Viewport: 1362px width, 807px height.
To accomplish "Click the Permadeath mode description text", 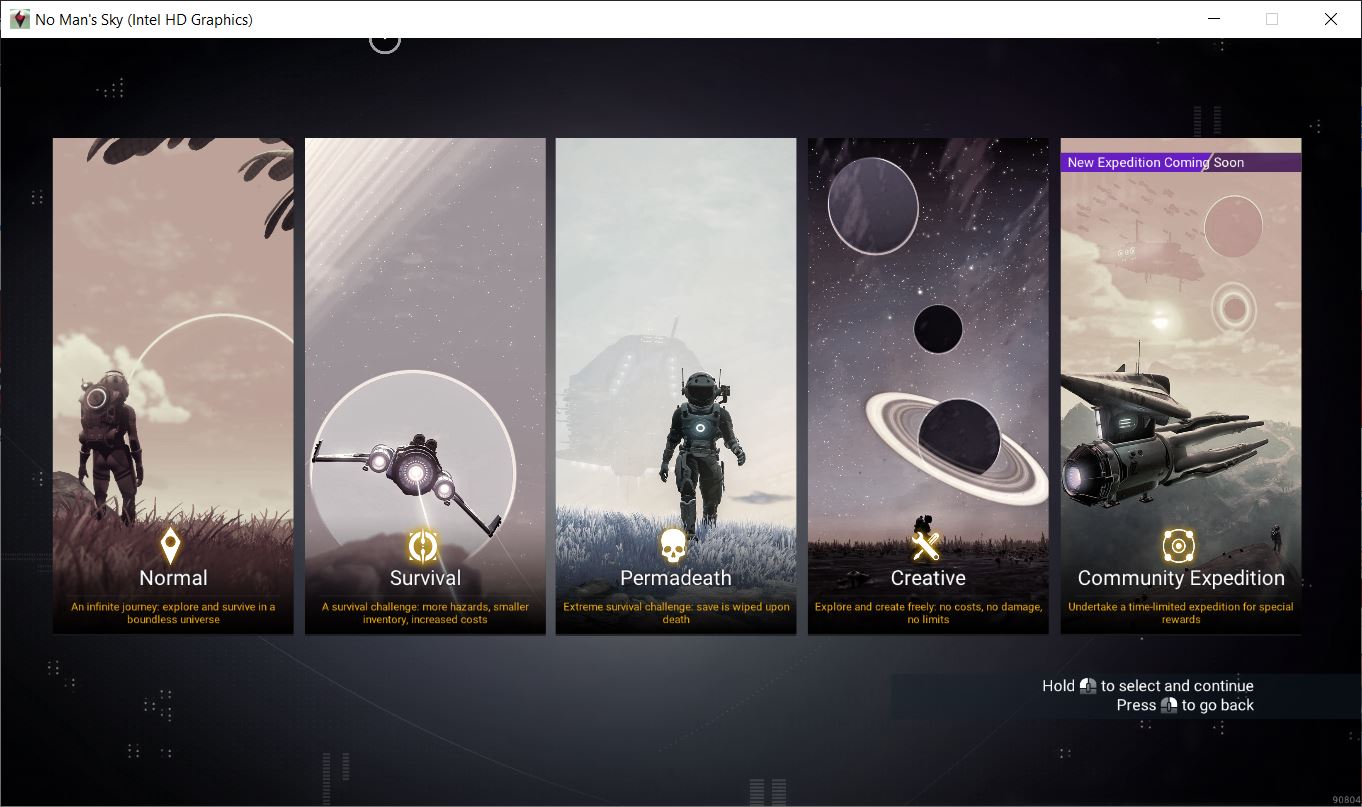I will (x=675, y=612).
